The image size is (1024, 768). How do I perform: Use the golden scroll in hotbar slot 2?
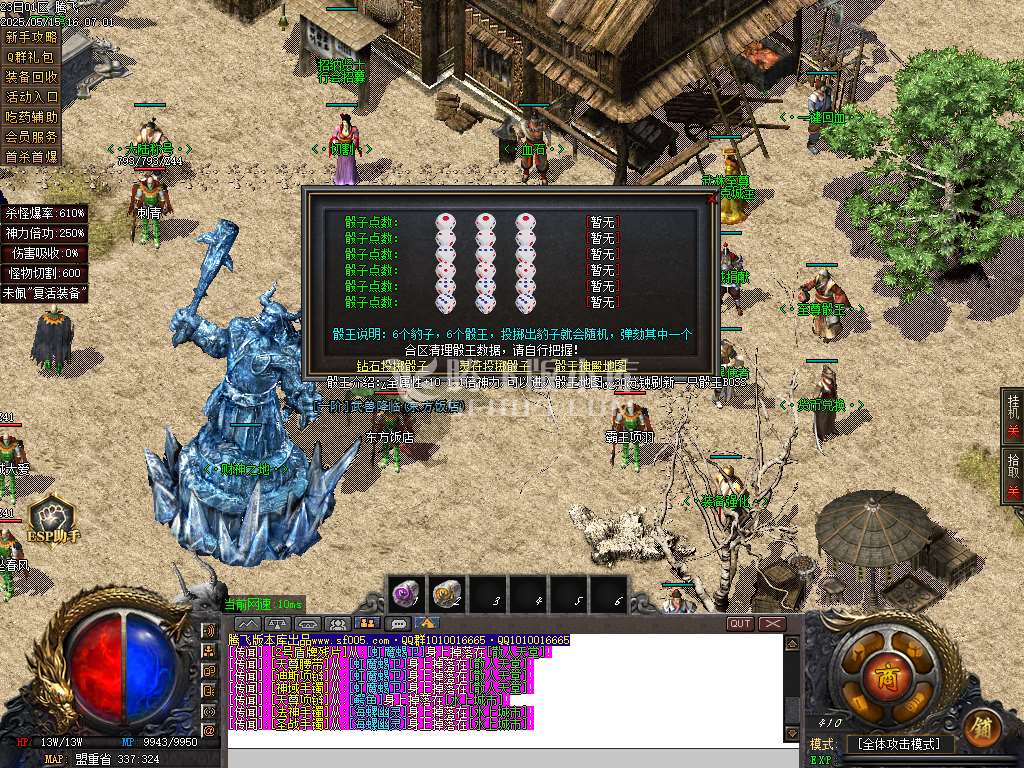pyautogui.click(x=447, y=594)
